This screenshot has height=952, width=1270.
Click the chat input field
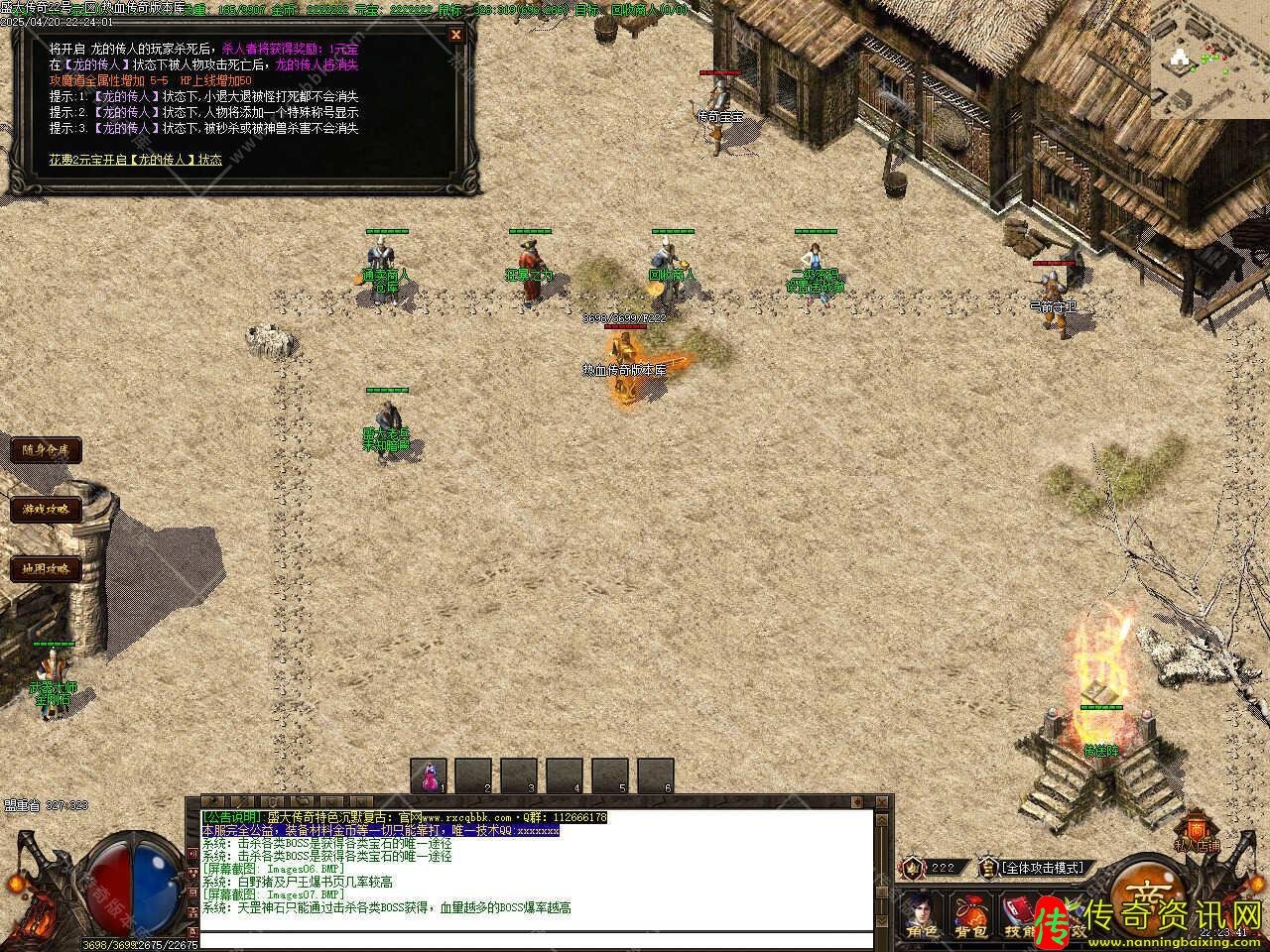pyautogui.click(x=536, y=940)
